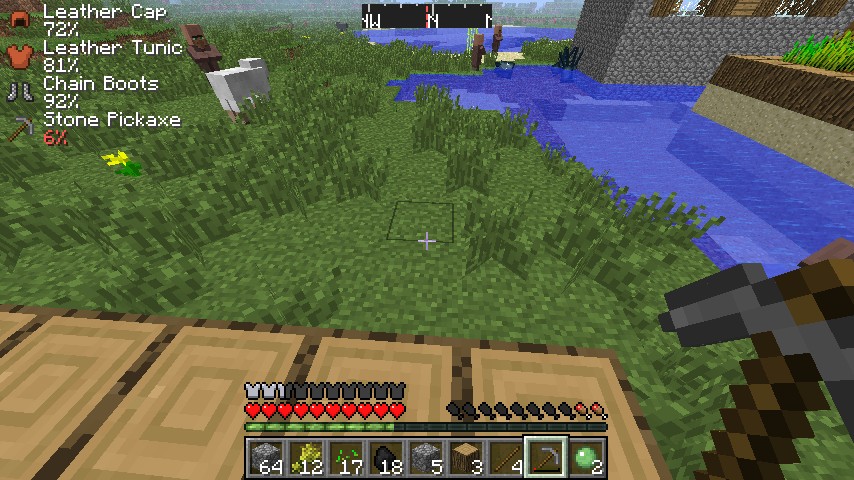Click the Stone Pickaxe durability icon
854x480 pixels.
pyautogui.click(x=20, y=128)
